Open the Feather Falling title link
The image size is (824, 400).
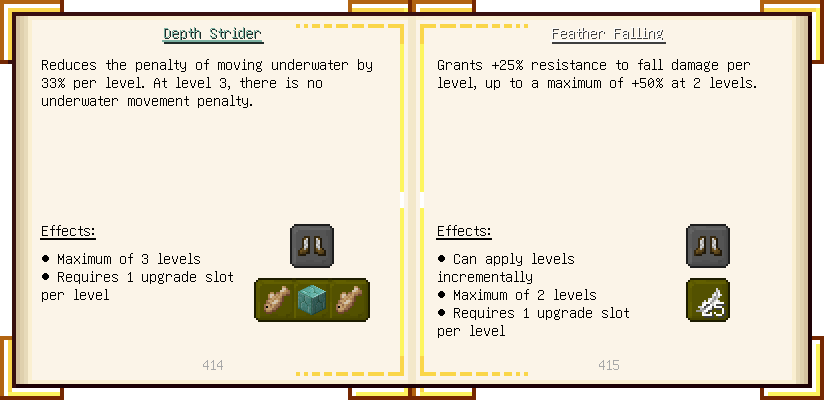(608, 34)
